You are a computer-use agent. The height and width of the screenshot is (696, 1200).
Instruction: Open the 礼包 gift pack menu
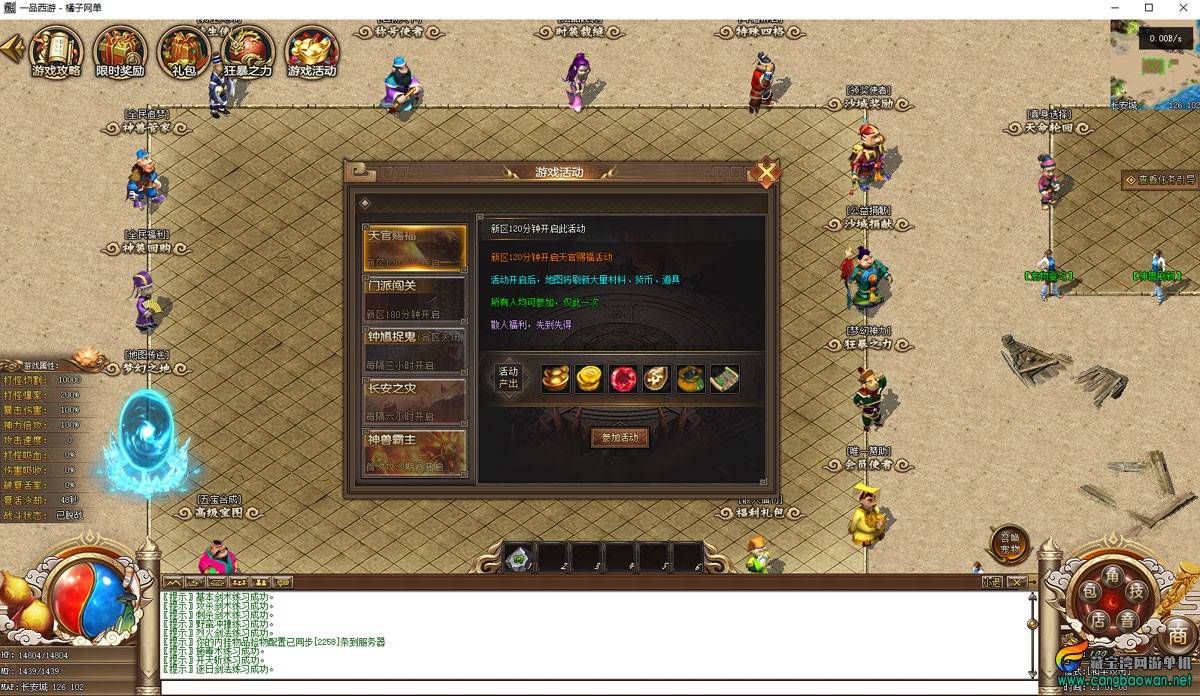pos(184,52)
